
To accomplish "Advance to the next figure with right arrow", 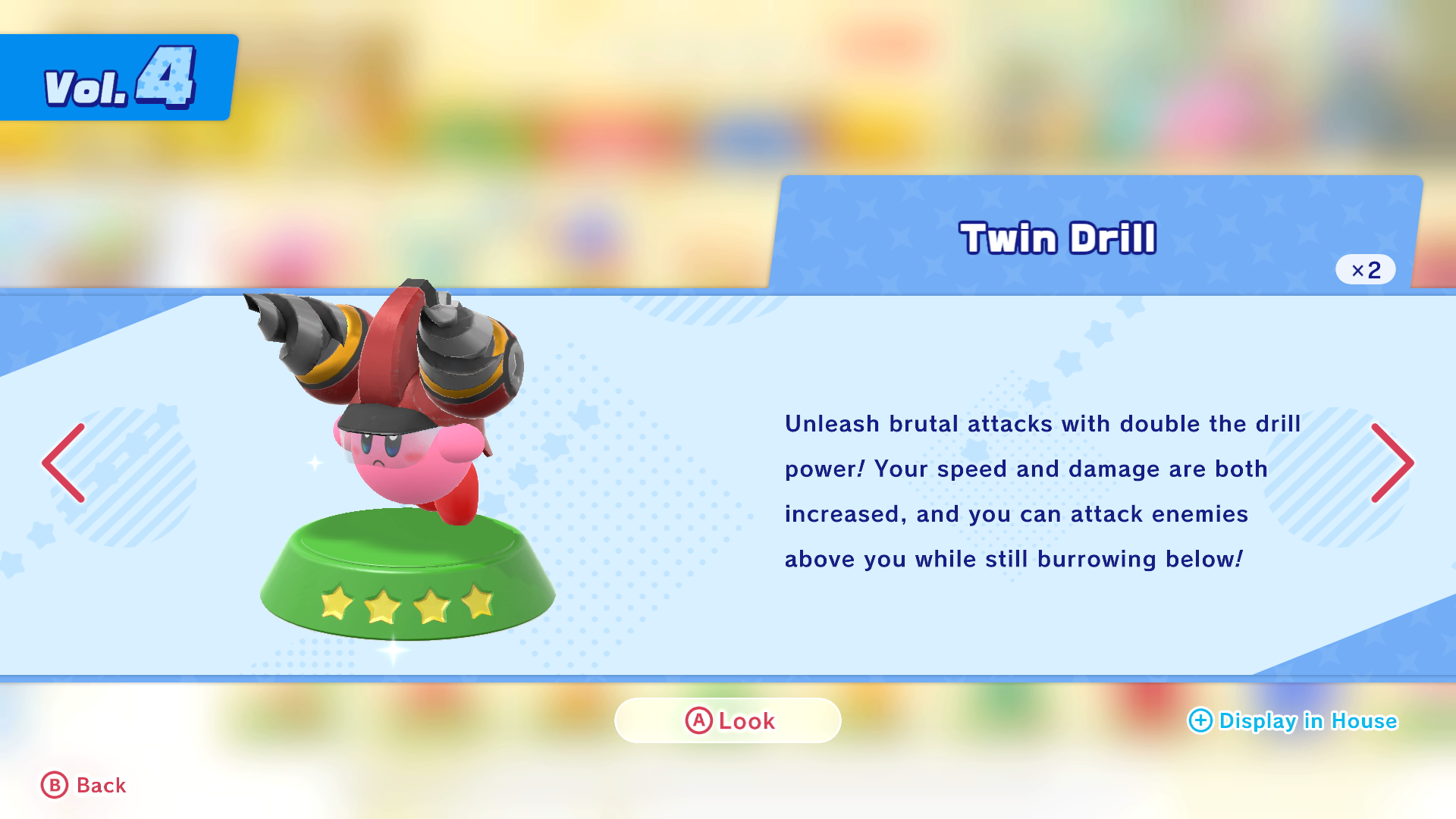I will click(x=1392, y=463).
